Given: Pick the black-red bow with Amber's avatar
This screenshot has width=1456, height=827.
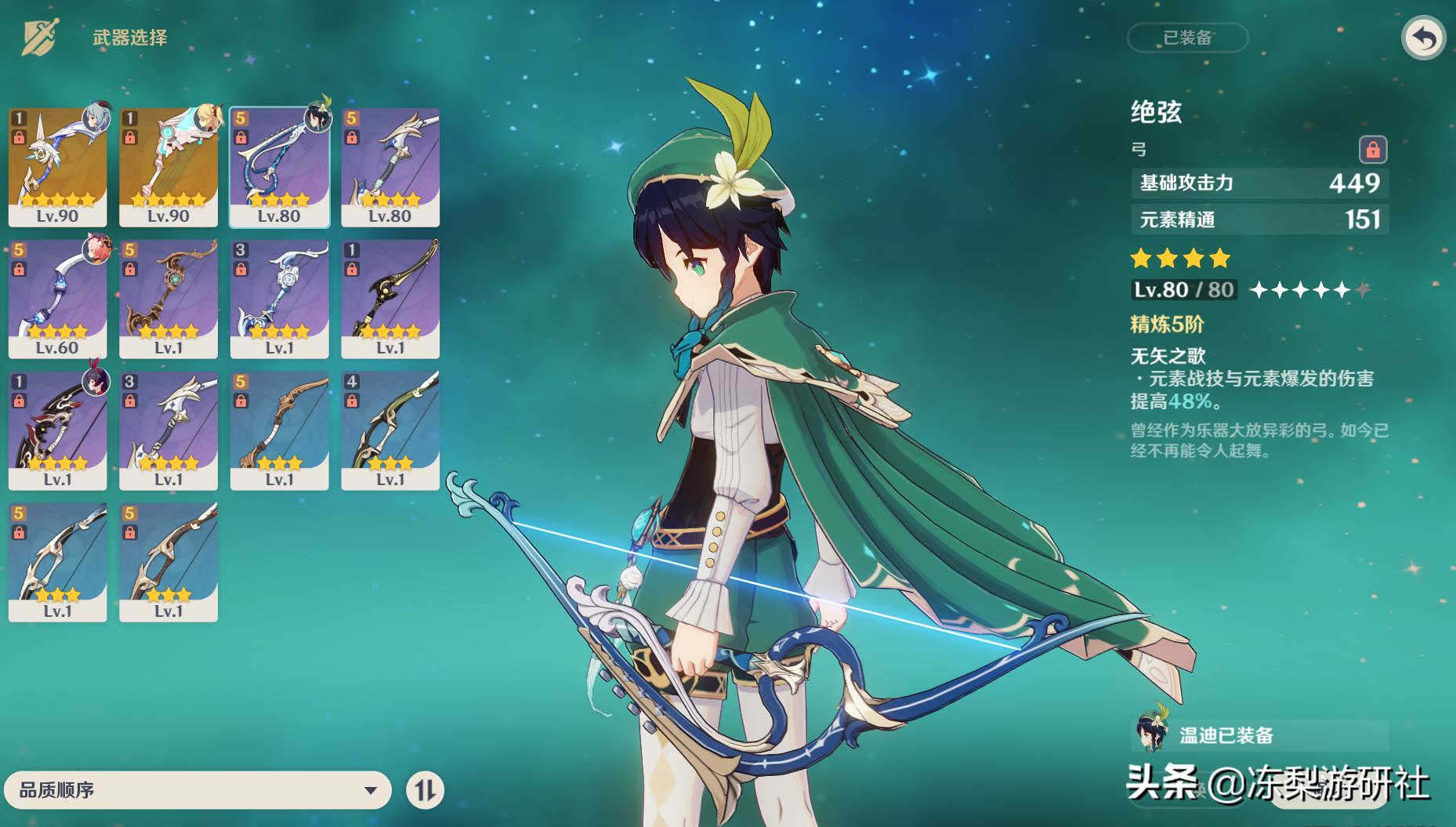Looking at the screenshot, I should coord(58,430).
